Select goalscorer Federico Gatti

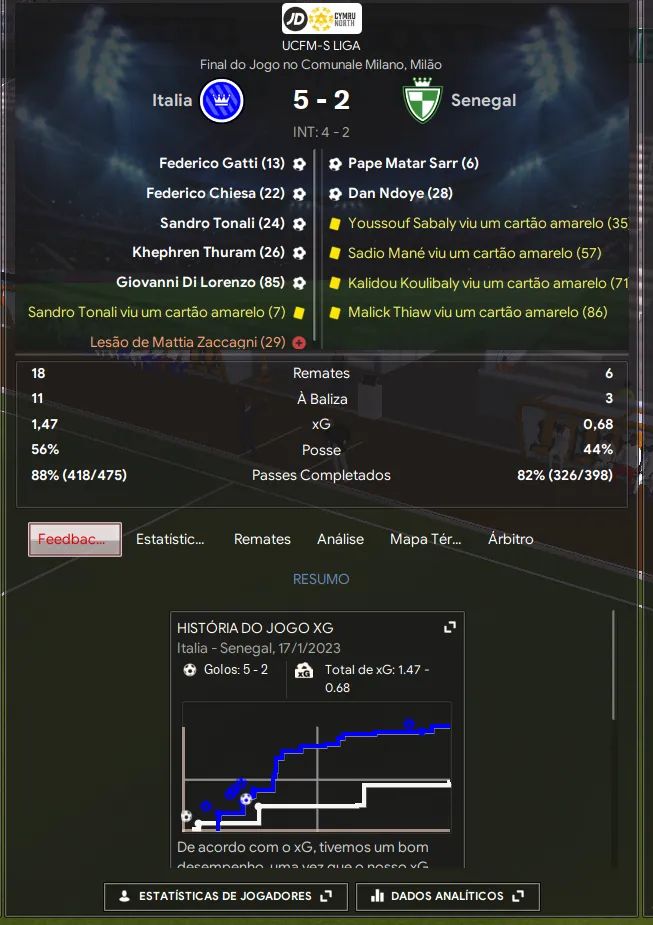222,163
